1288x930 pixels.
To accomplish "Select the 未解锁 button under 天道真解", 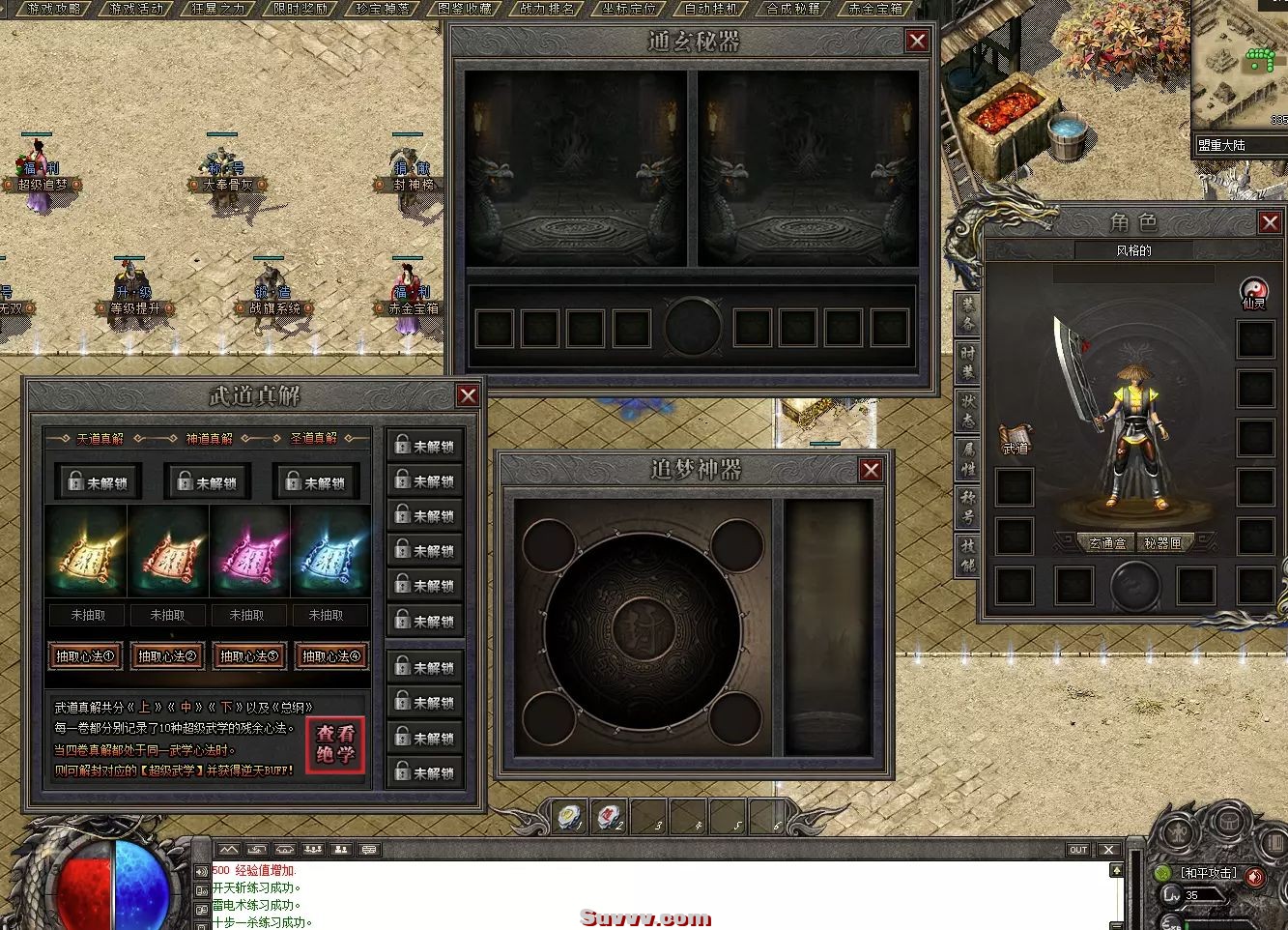I will (98, 482).
